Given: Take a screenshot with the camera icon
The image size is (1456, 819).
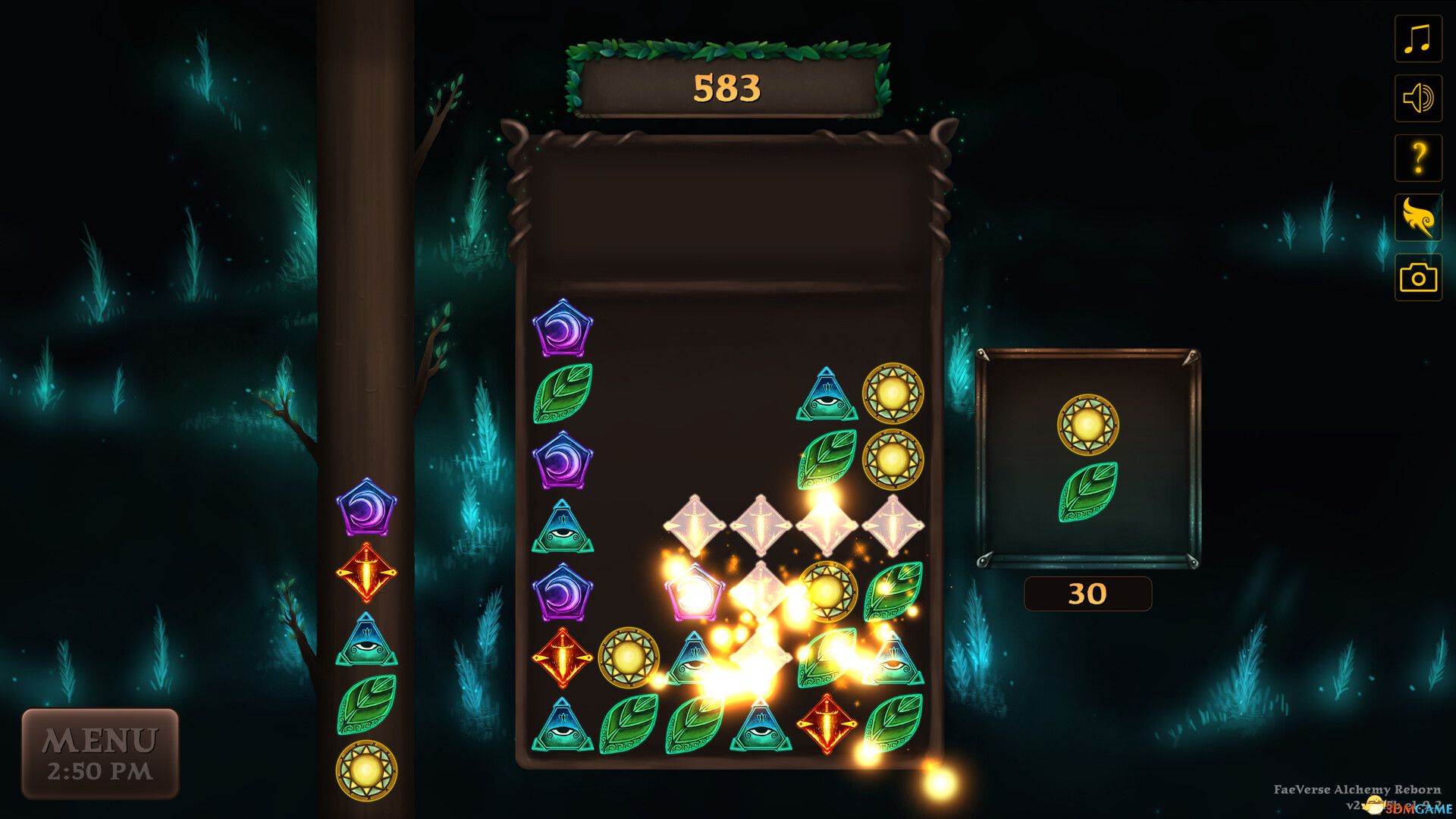Looking at the screenshot, I should 1417,273.
